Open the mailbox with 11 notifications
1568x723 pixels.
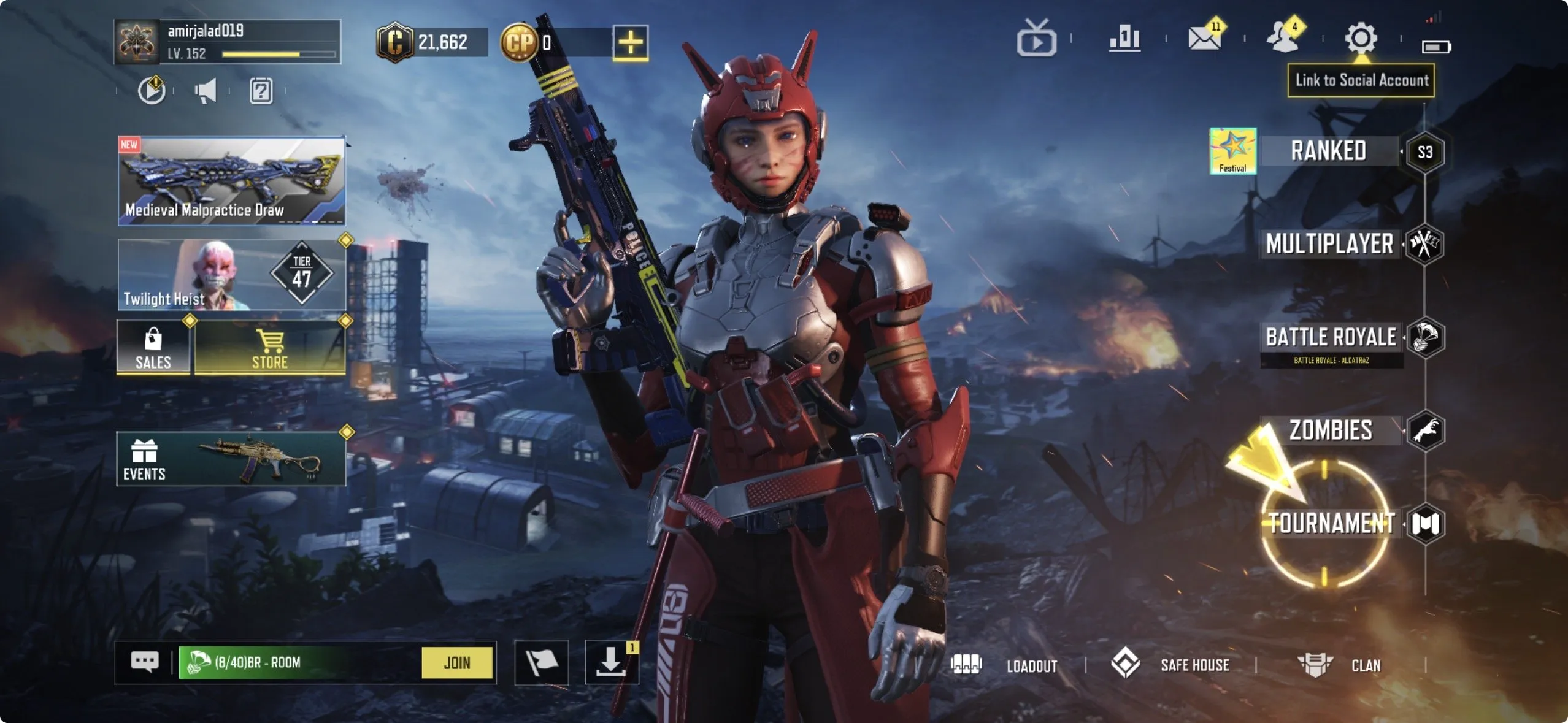(1206, 39)
